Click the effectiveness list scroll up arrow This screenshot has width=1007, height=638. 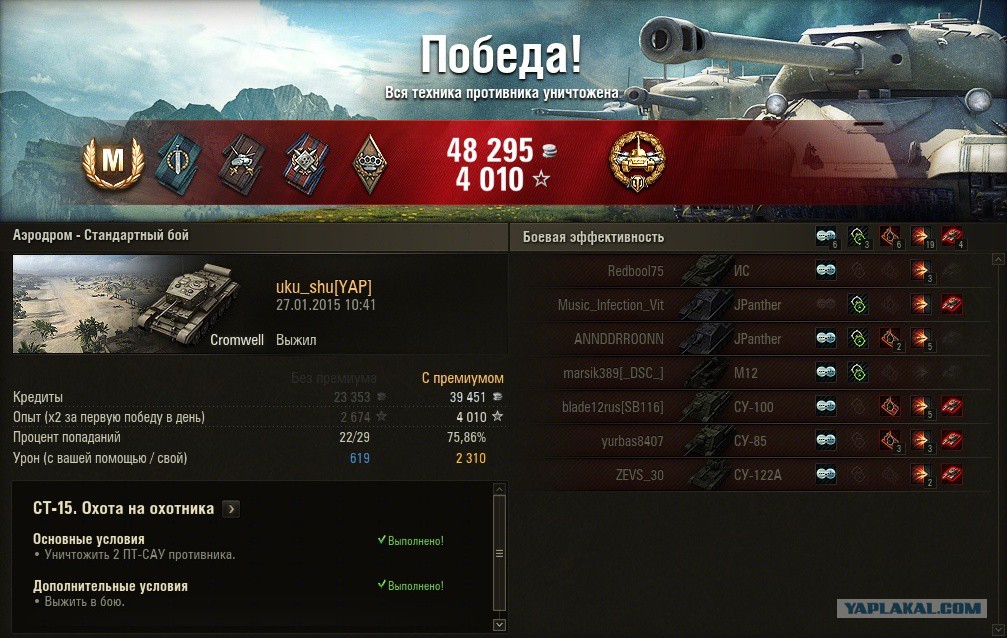997,258
